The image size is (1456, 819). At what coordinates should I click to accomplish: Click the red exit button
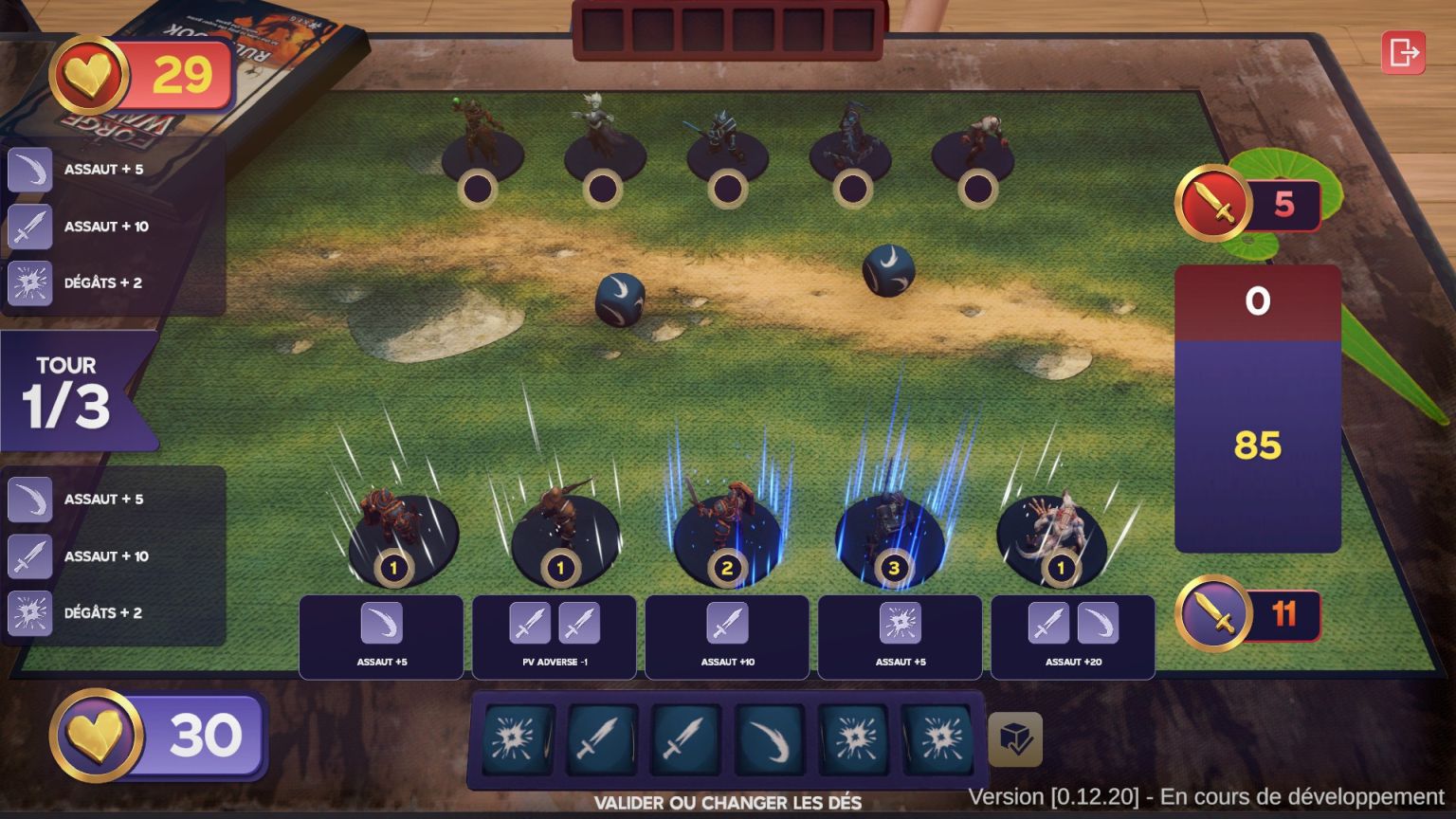(1403, 52)
